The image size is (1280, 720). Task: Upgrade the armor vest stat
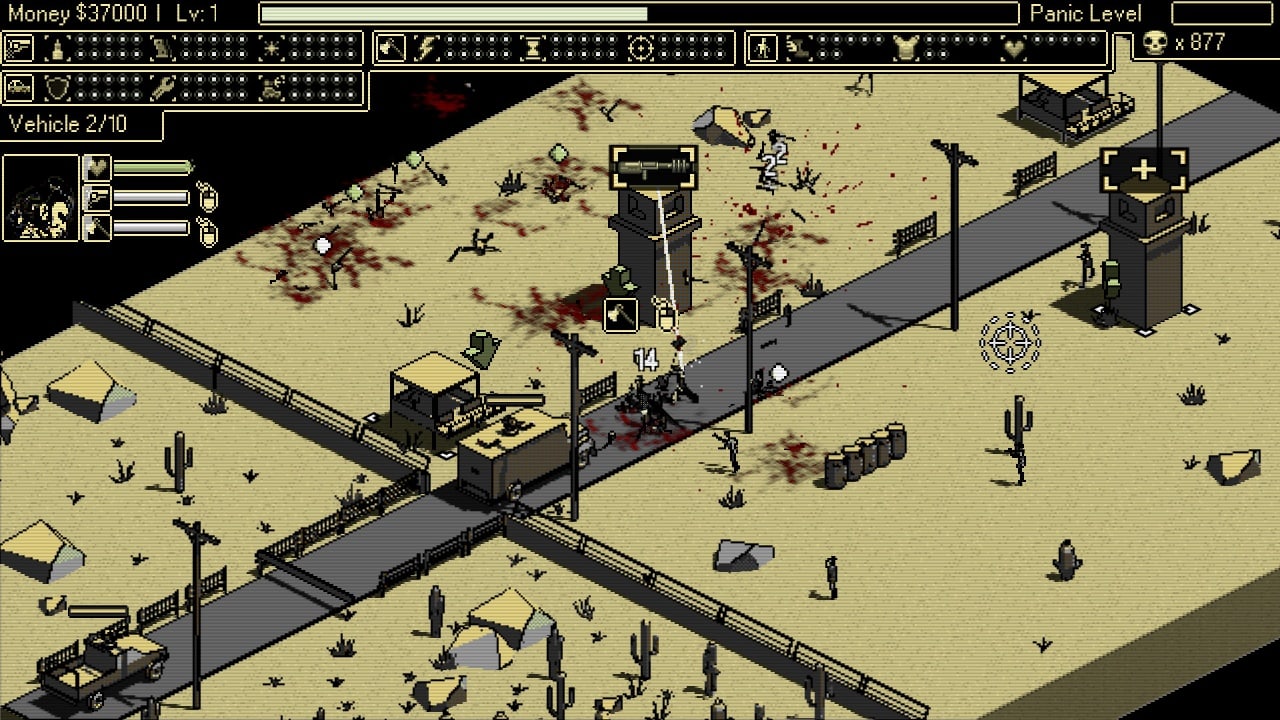coord(905,48)
